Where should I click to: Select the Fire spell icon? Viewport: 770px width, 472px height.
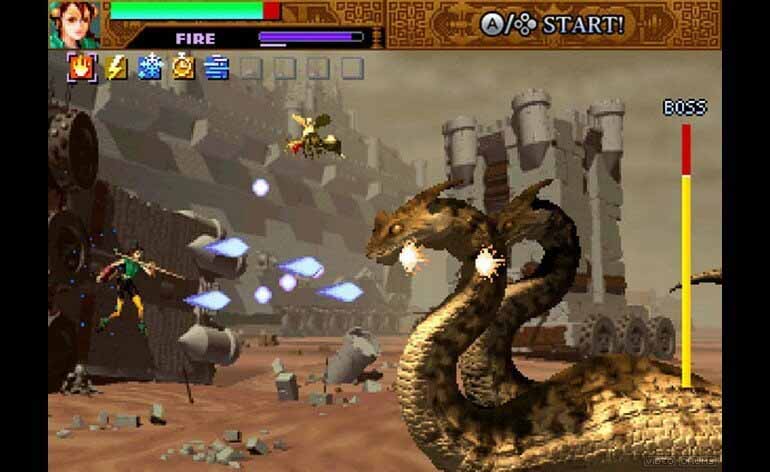point(82,67)
